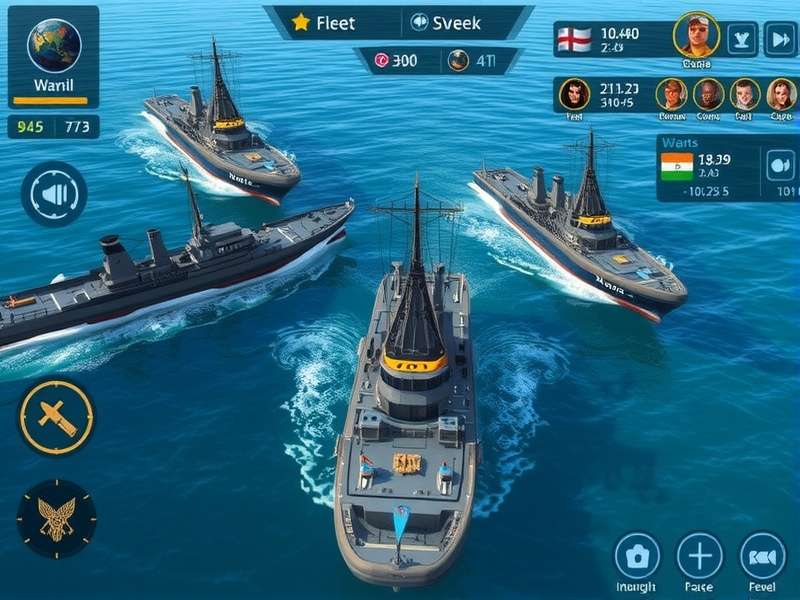
Task: Activate the gold missile weapon icon
Action: click(x=56, y=415)
